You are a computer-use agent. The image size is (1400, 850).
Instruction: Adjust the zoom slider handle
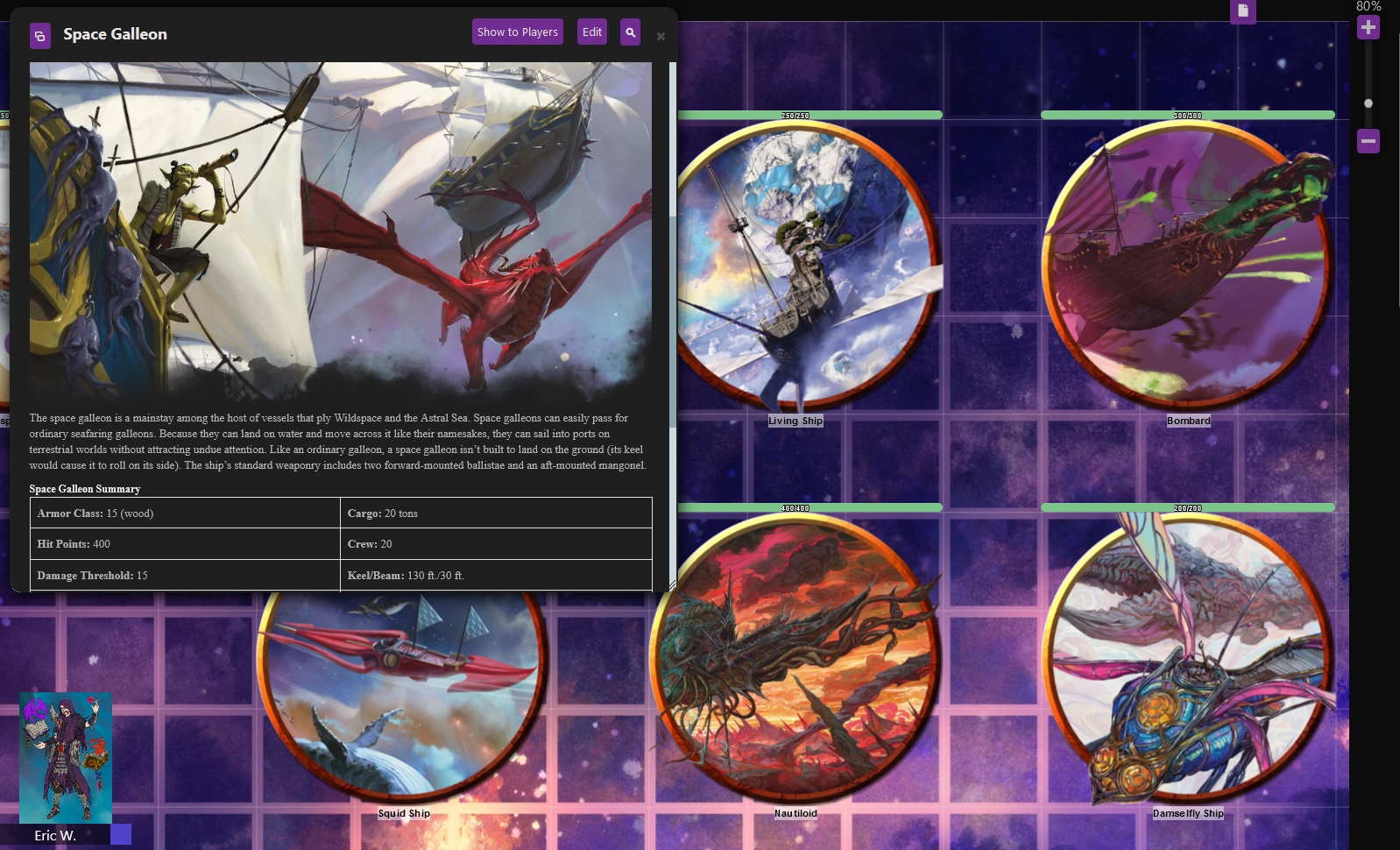coord(1367,103)
